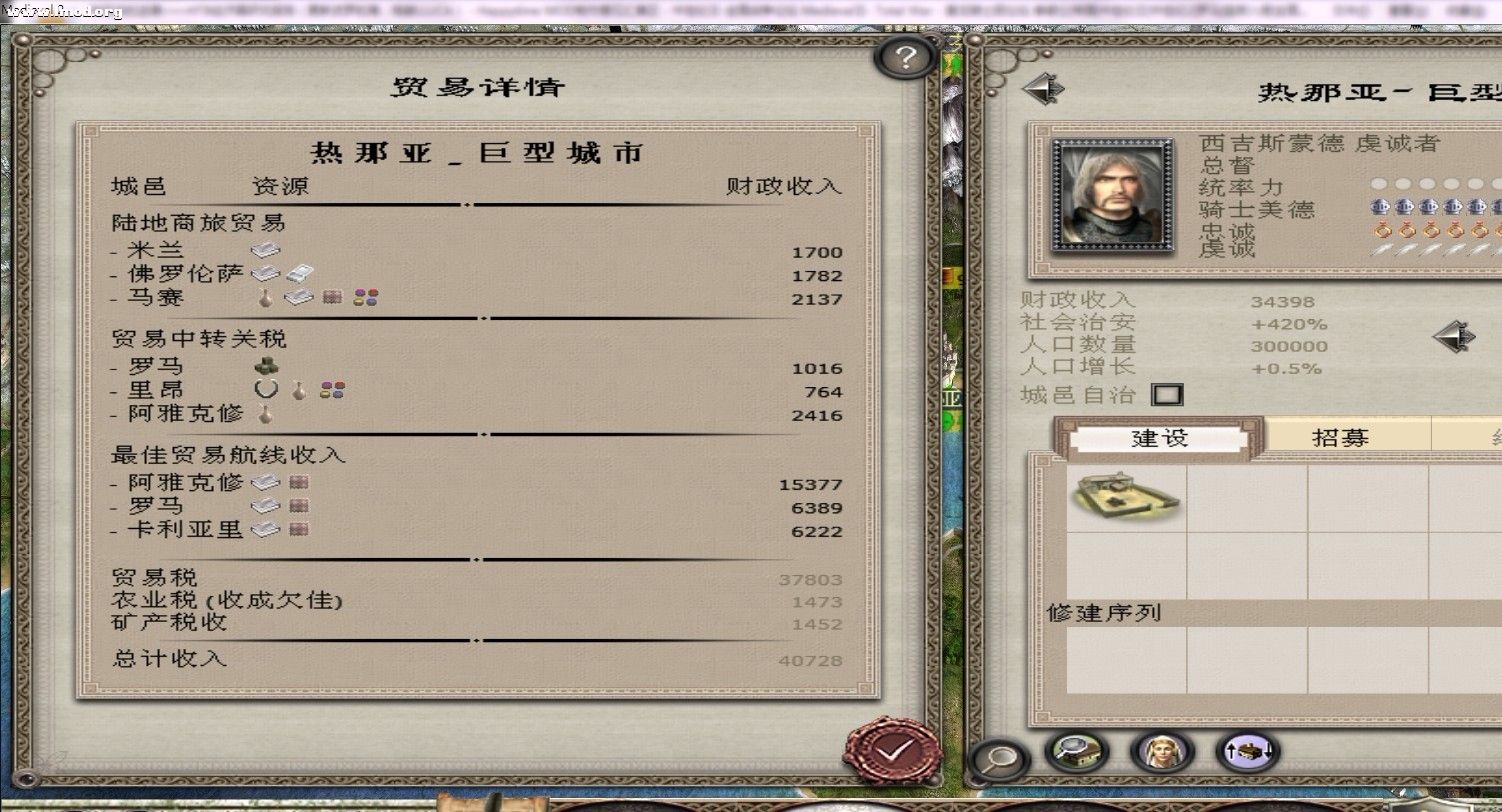
Task: Click the arrow widget beside population stats
Action: [1456, 338]
